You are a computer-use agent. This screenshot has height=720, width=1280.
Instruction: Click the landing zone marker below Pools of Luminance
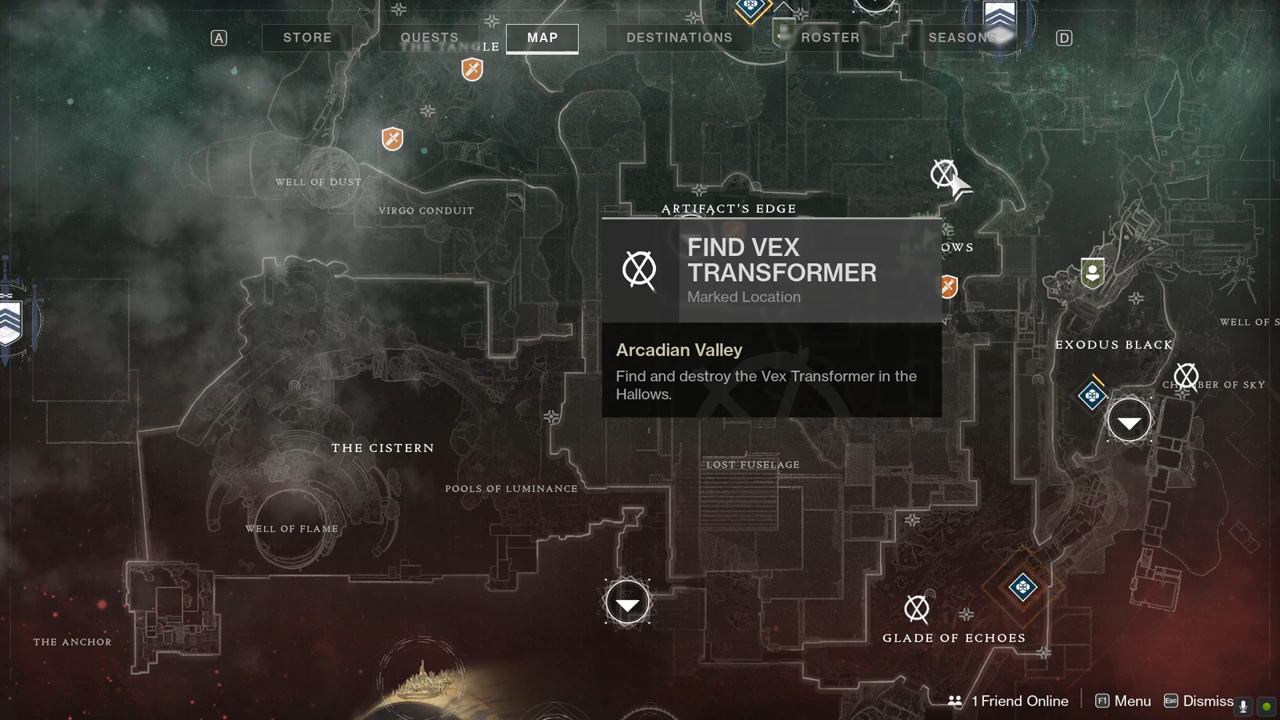coord(627,604)
